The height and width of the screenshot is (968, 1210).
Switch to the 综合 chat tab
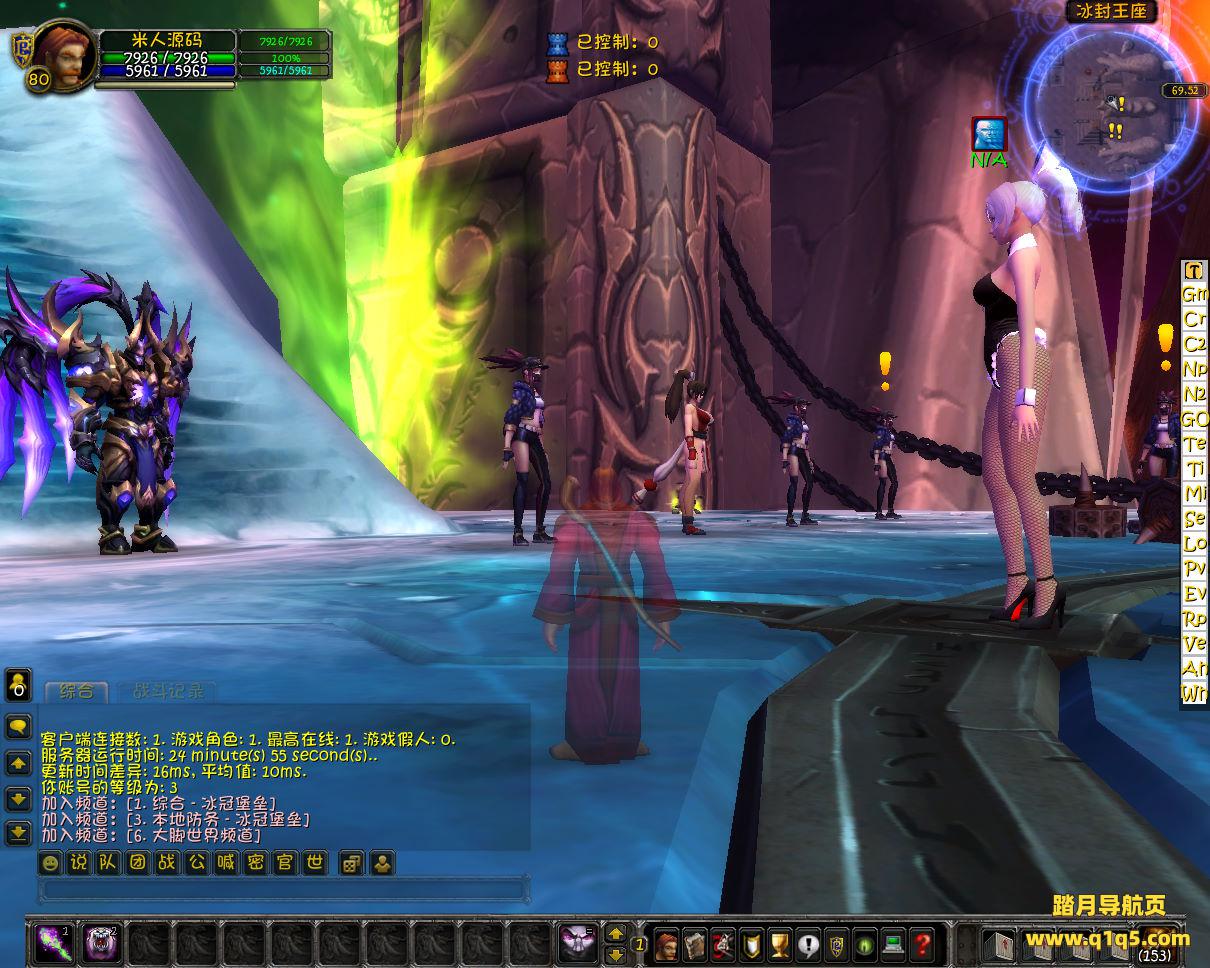77,691
